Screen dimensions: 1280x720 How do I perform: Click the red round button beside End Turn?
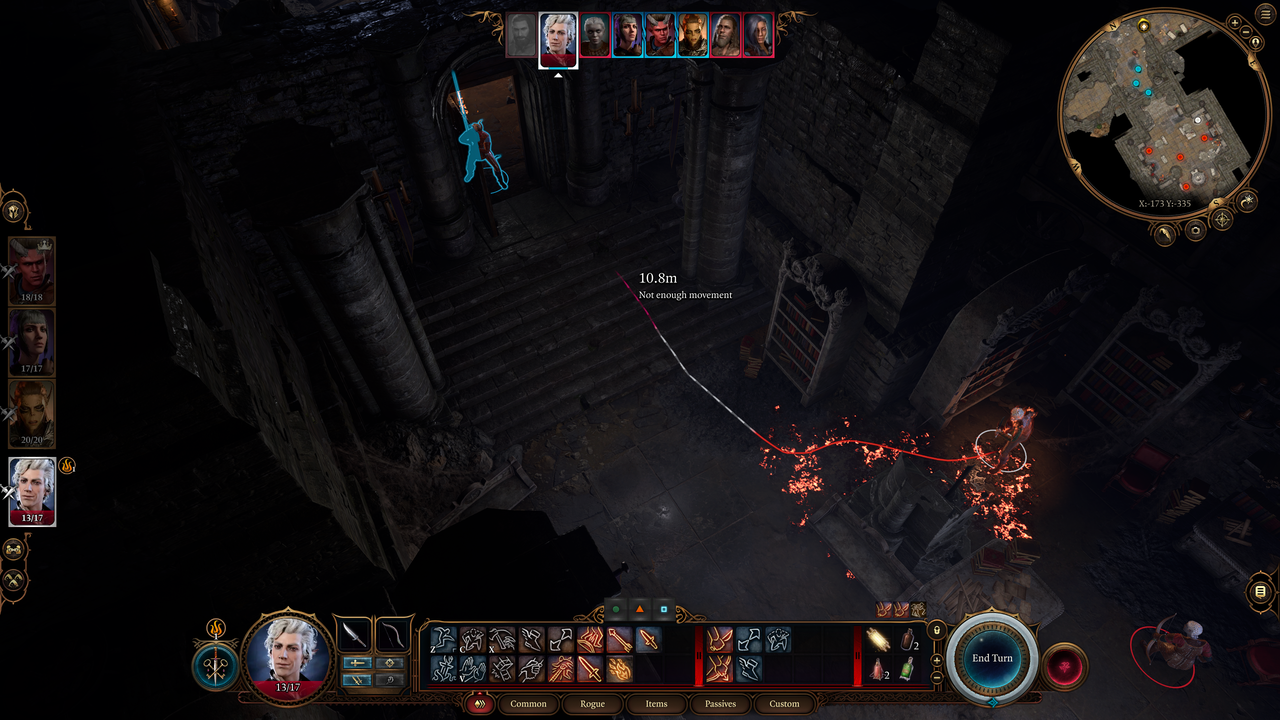1064,666
